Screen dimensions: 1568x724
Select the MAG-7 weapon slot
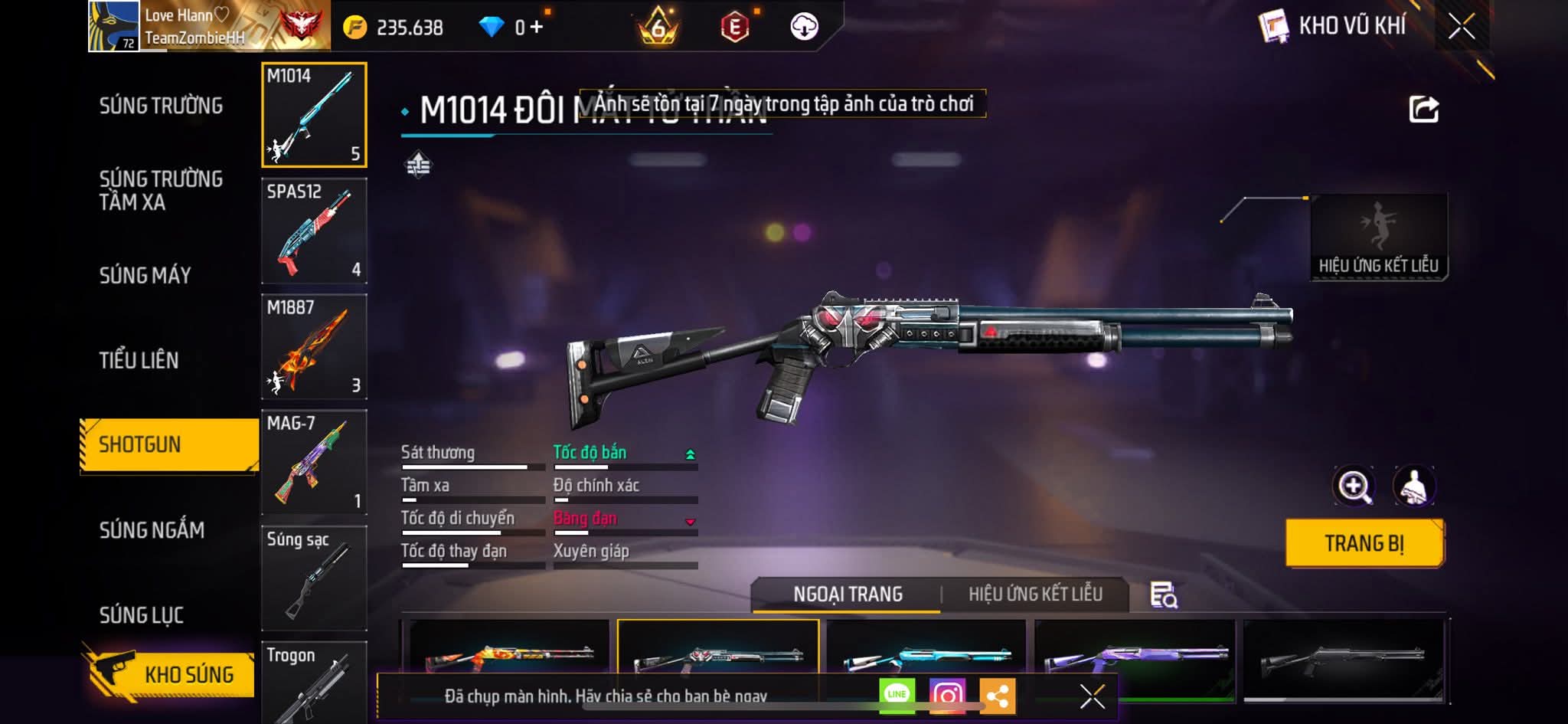click(x=314, y=462)
